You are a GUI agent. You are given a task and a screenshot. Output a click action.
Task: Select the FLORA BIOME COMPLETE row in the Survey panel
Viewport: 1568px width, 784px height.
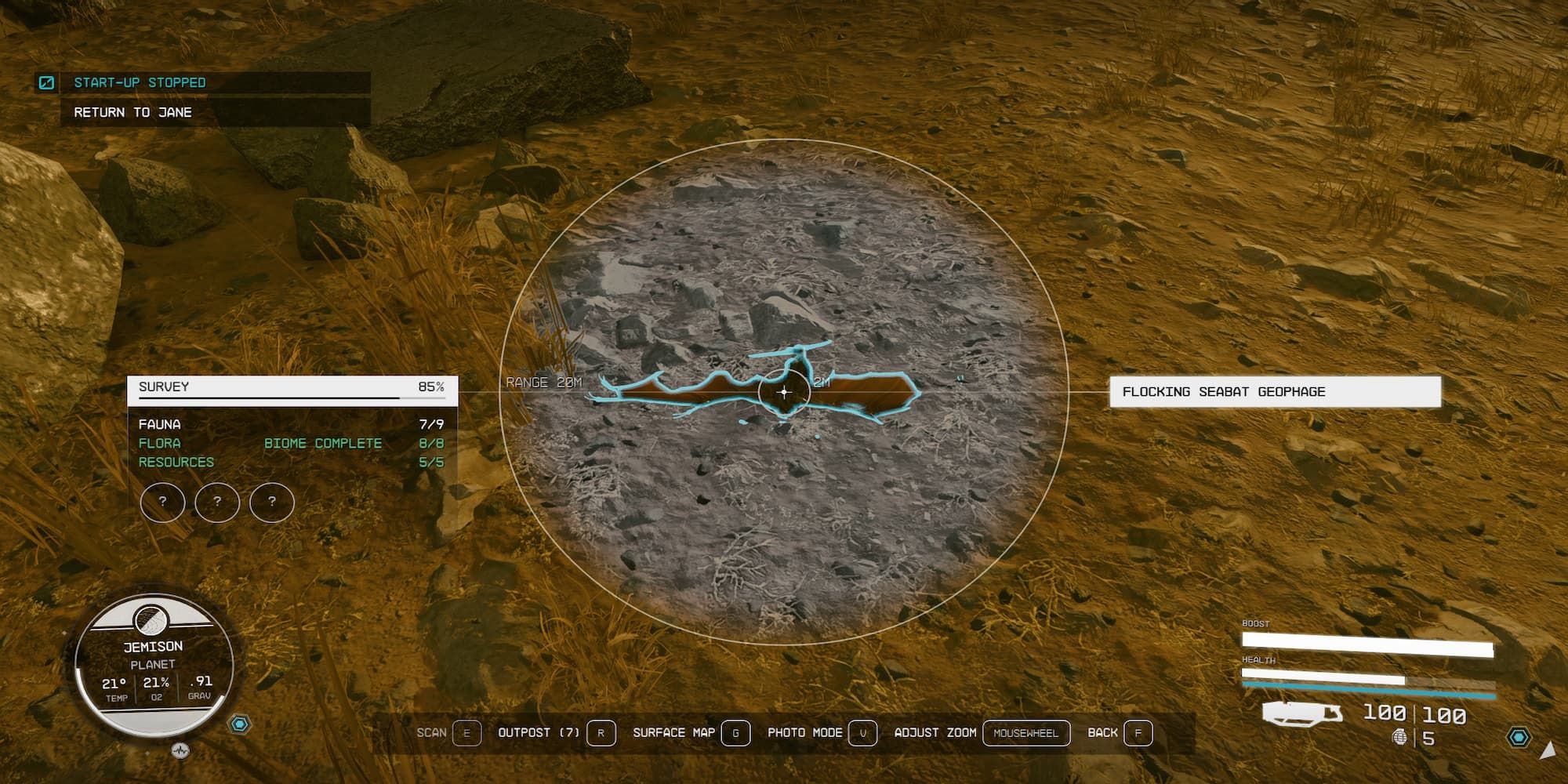pyautogui.click(x=259, y=443)
